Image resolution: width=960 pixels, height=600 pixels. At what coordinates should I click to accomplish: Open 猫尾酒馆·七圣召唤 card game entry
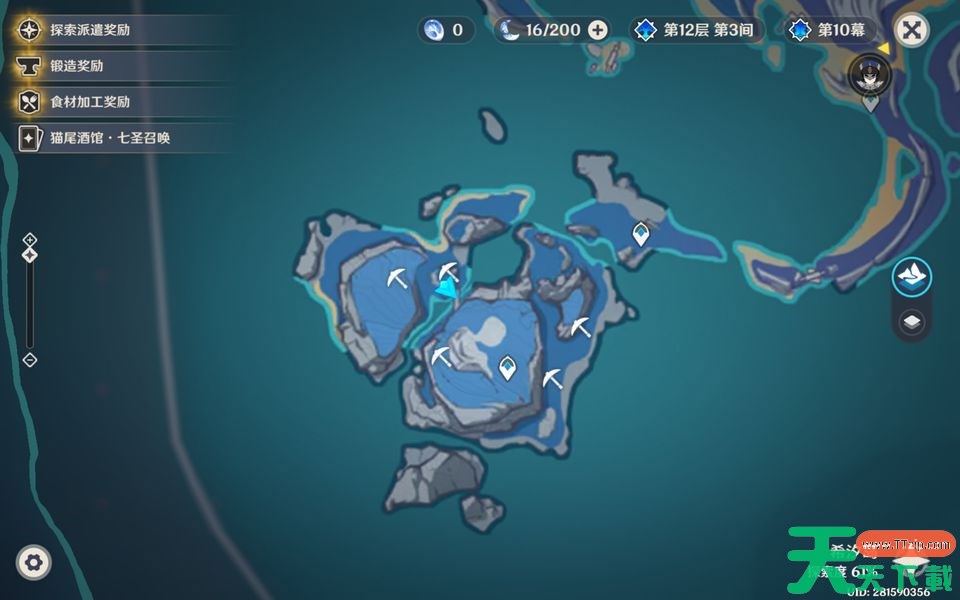tap(110, 138)
